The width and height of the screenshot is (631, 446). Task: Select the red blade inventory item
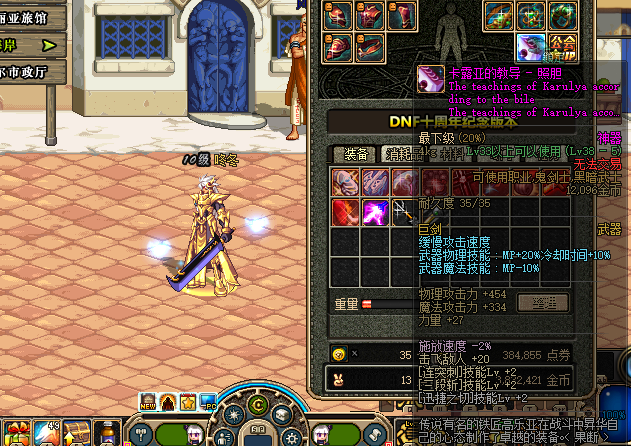tap(346, 212)
